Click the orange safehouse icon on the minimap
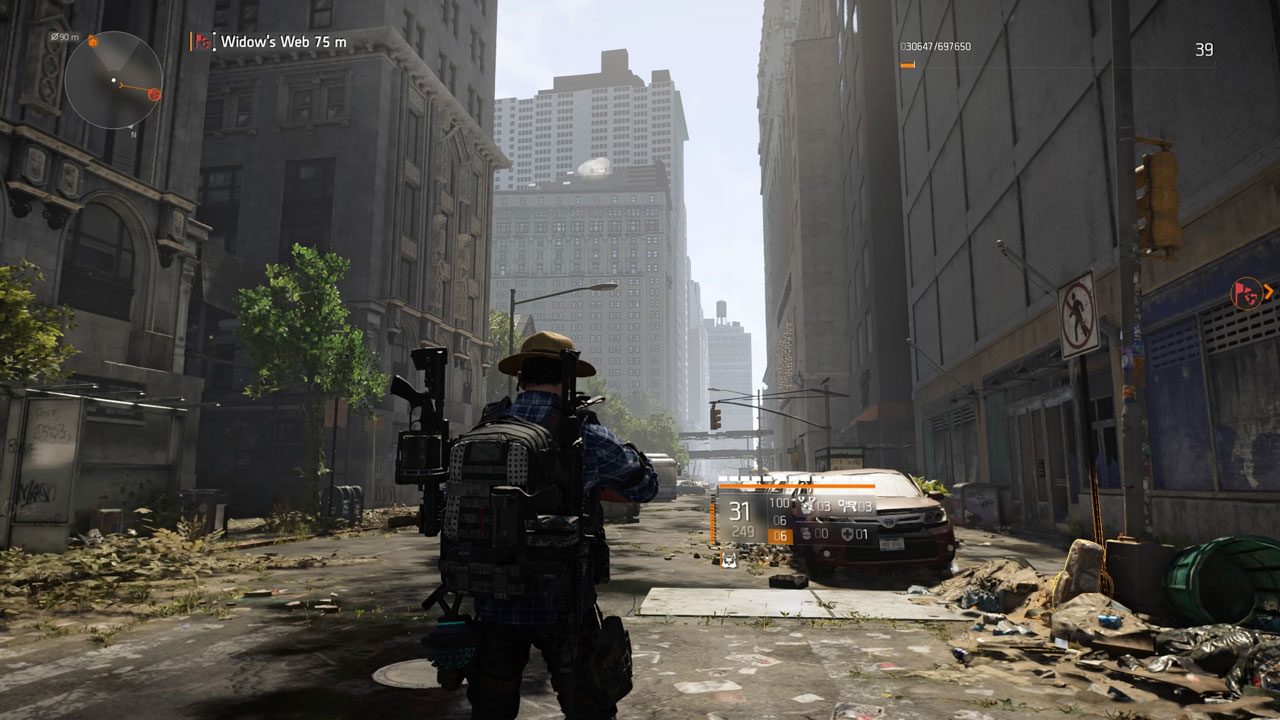 click(93, 41)
